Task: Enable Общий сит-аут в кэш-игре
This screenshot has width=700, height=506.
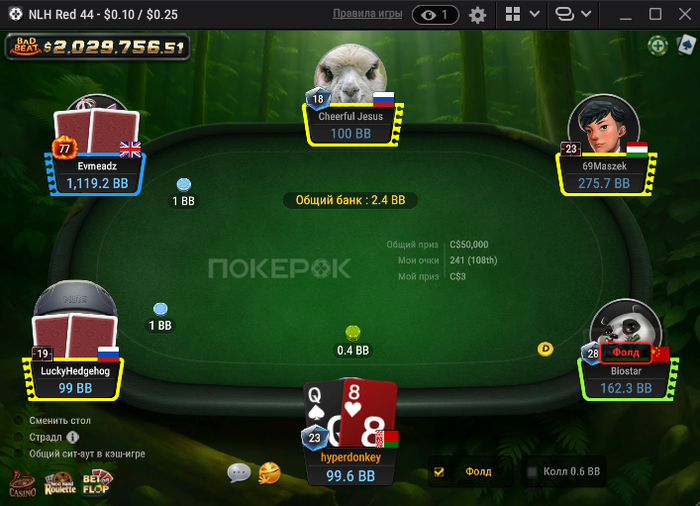Action: pos(20,453)
